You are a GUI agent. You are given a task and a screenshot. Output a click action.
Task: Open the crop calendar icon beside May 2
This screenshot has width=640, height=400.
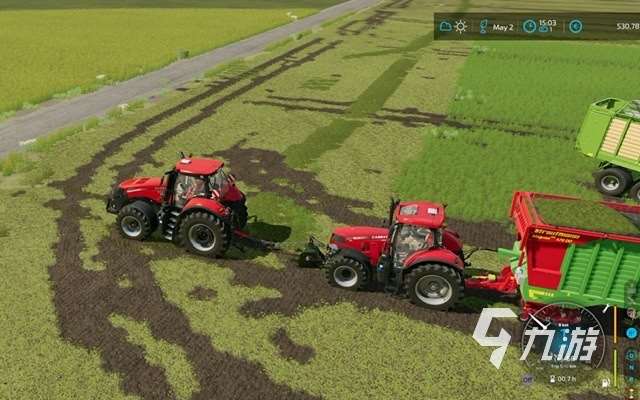click(484, 26)
